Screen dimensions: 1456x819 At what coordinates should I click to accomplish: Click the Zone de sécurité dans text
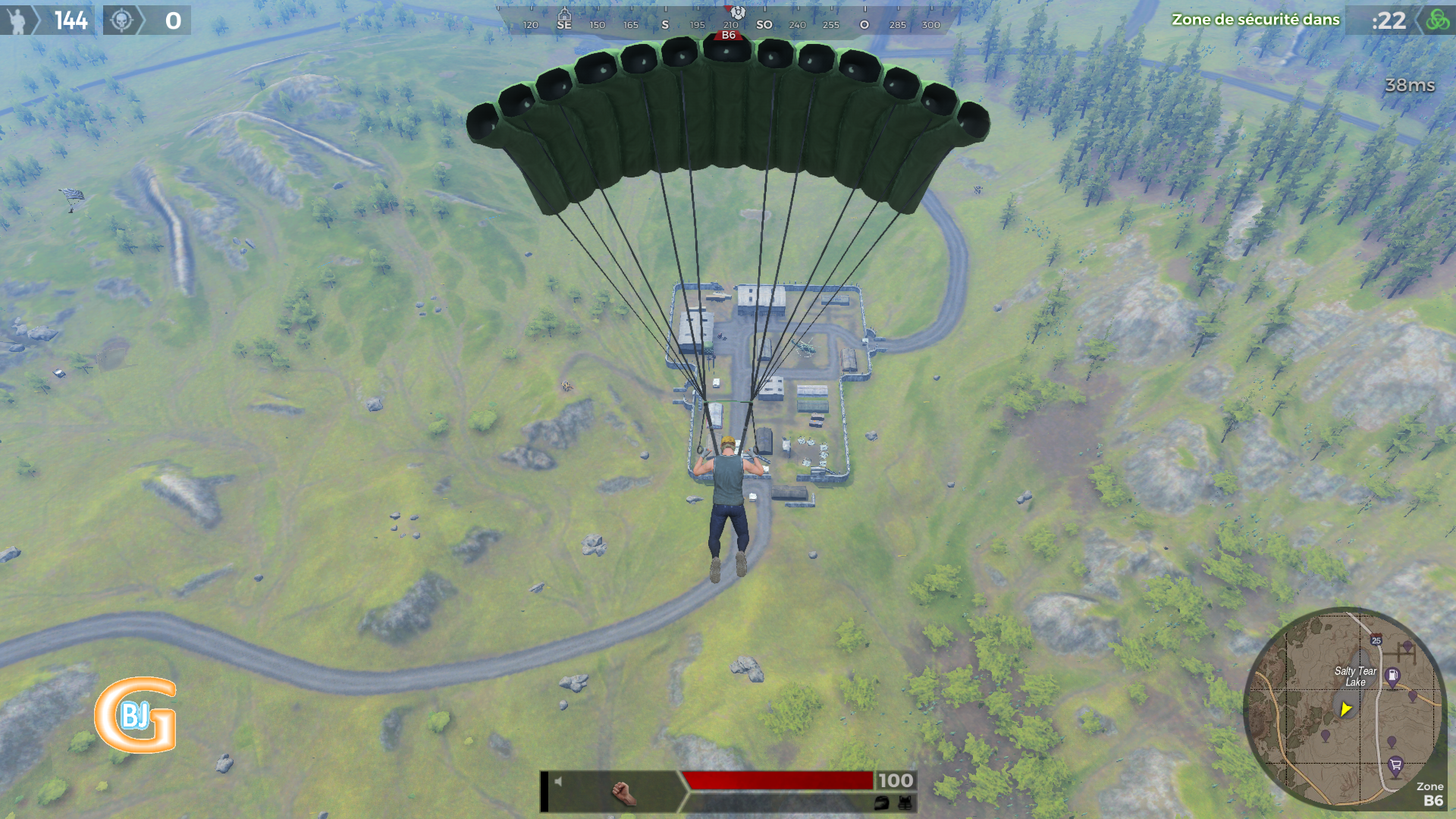(x=1255, y=20)
